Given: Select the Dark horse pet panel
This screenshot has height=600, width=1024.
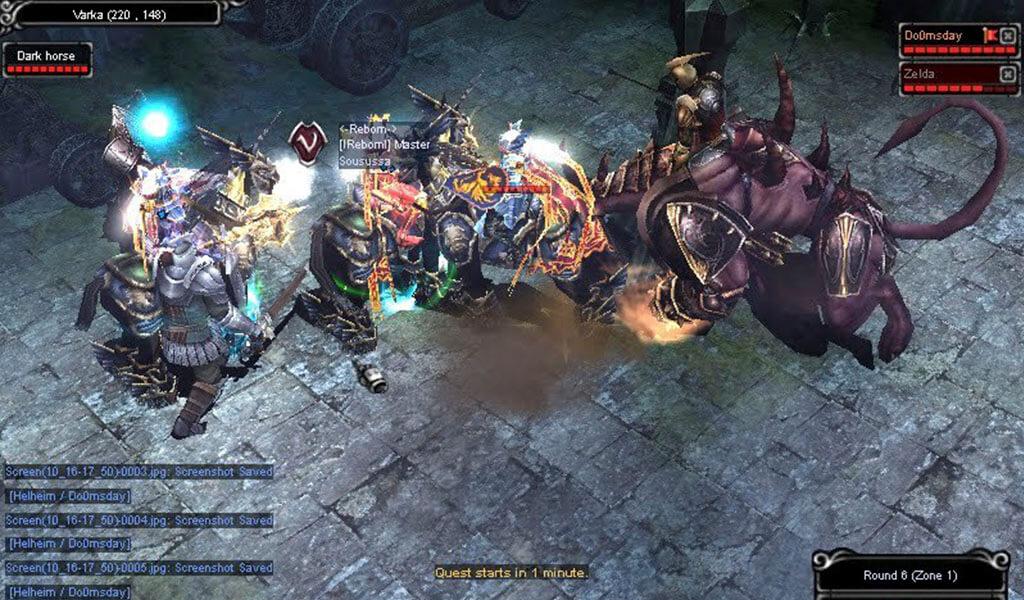Looking at the screenshot, I should [47, 56].
